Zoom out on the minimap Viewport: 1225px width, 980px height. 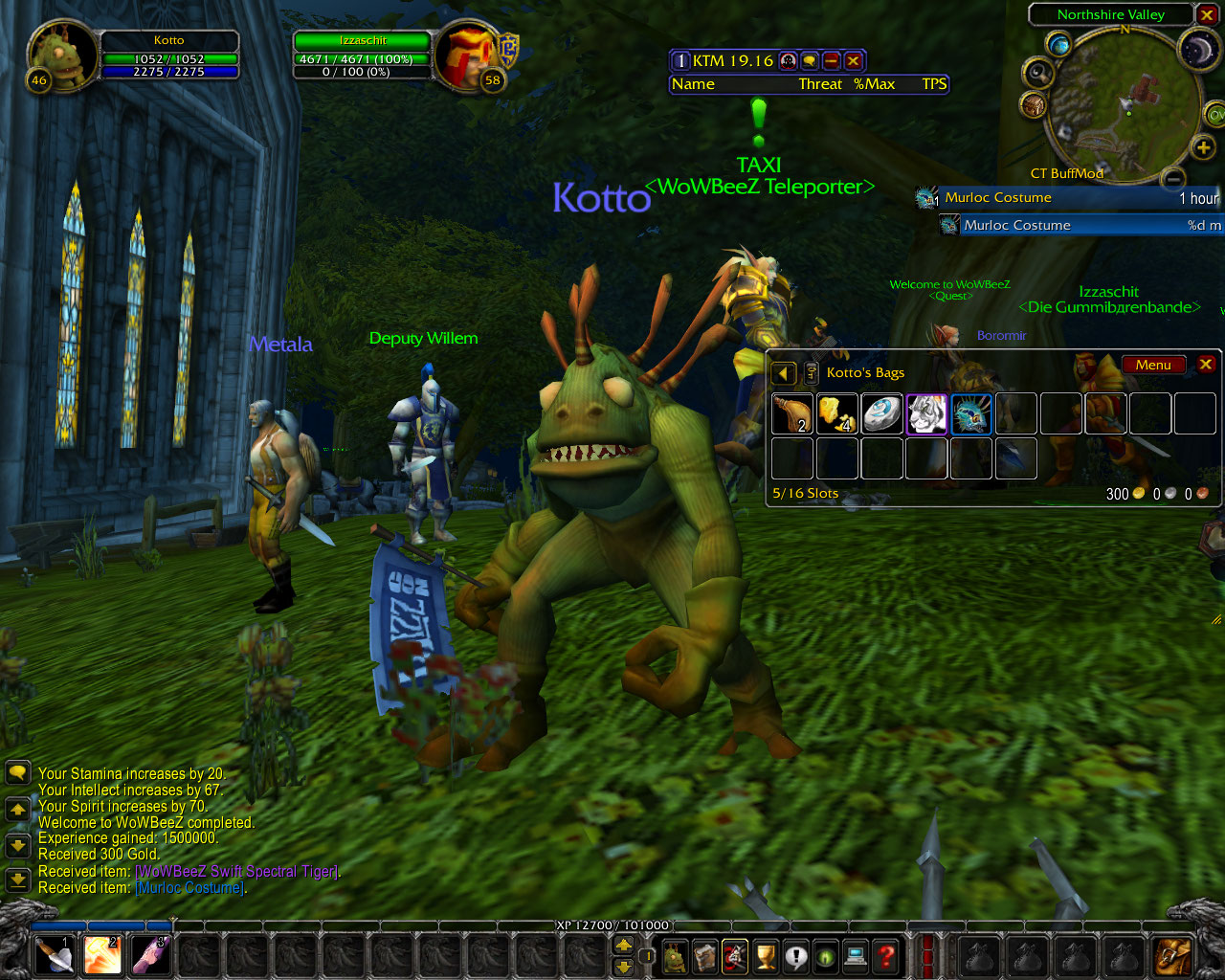(1173, 178)
